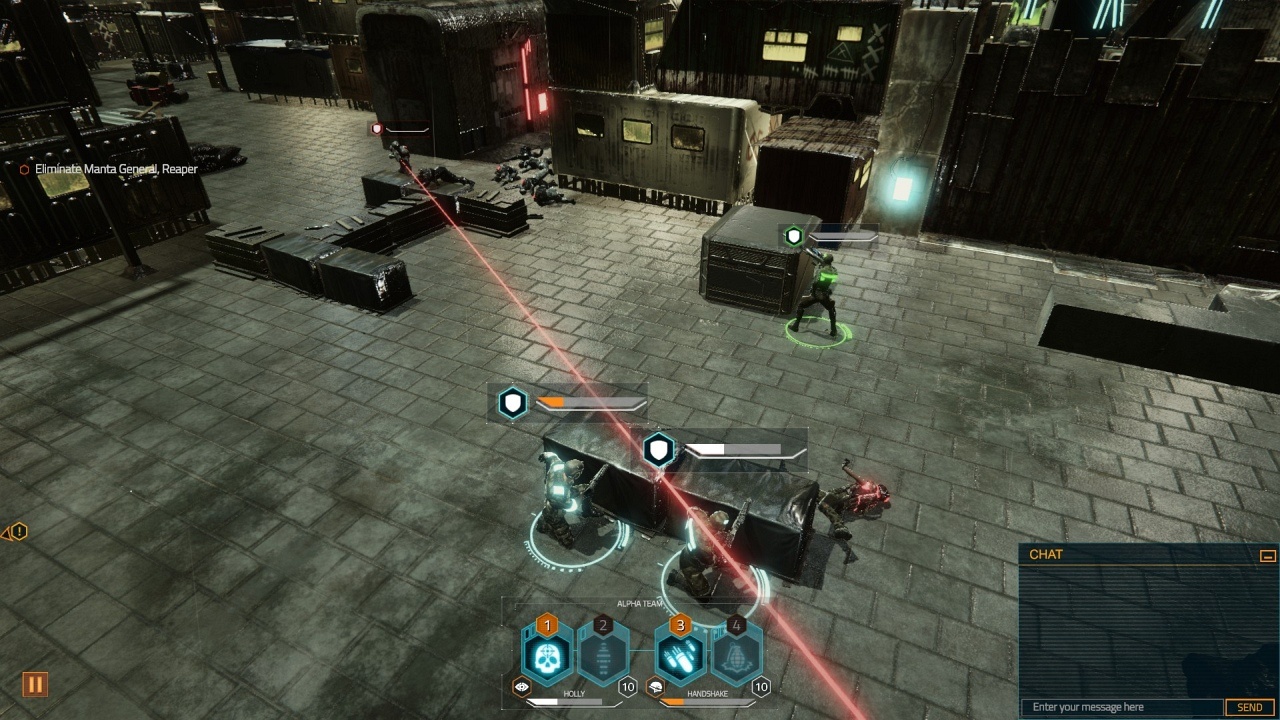Image resolution: width=1280 pixels, height=720 pixels.
Task: Click the off-screen alert exclamation marker
Action: pyautogui.click(x=19, y=532)
